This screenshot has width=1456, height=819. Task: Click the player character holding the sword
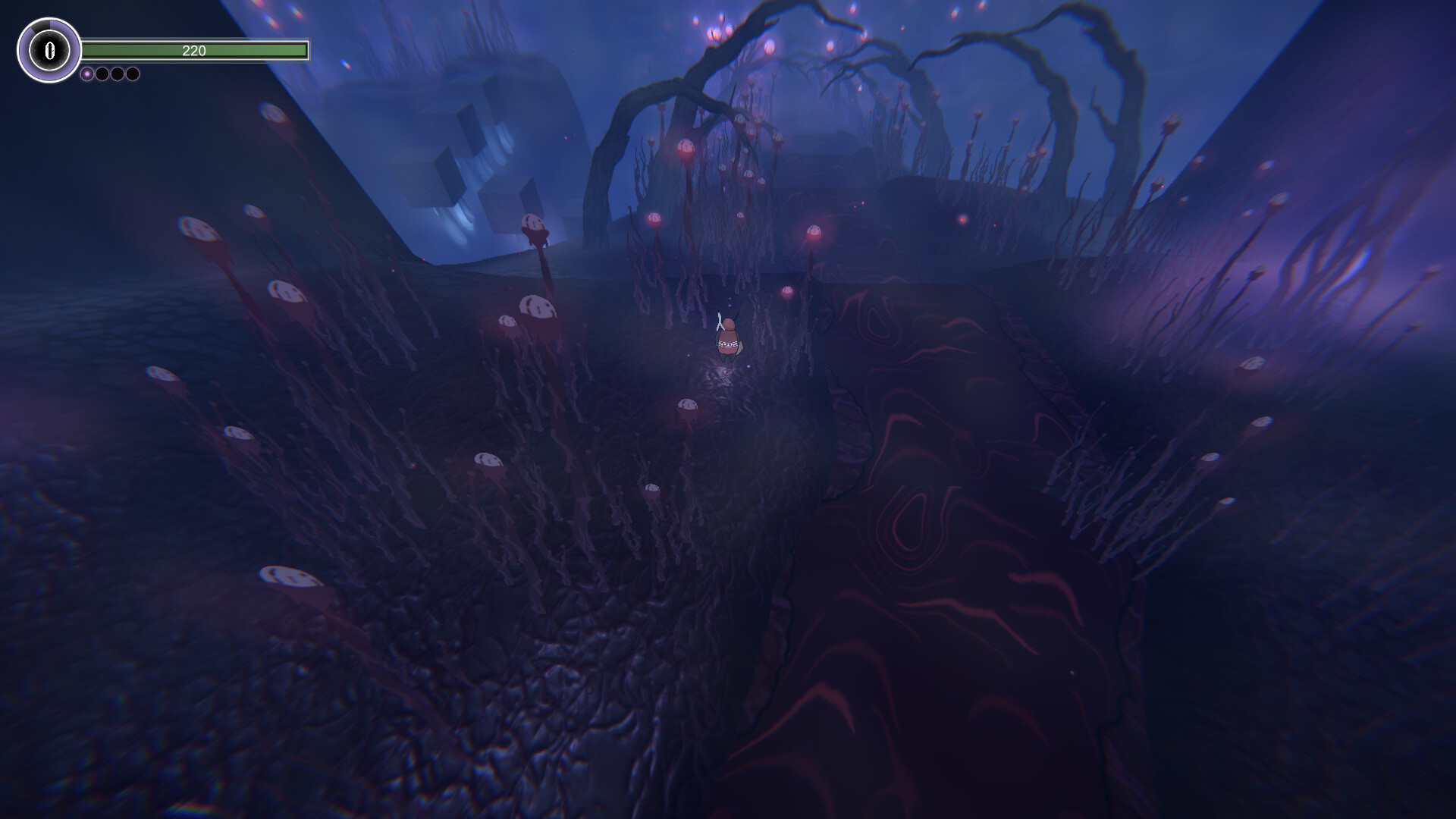click(729, 337)
